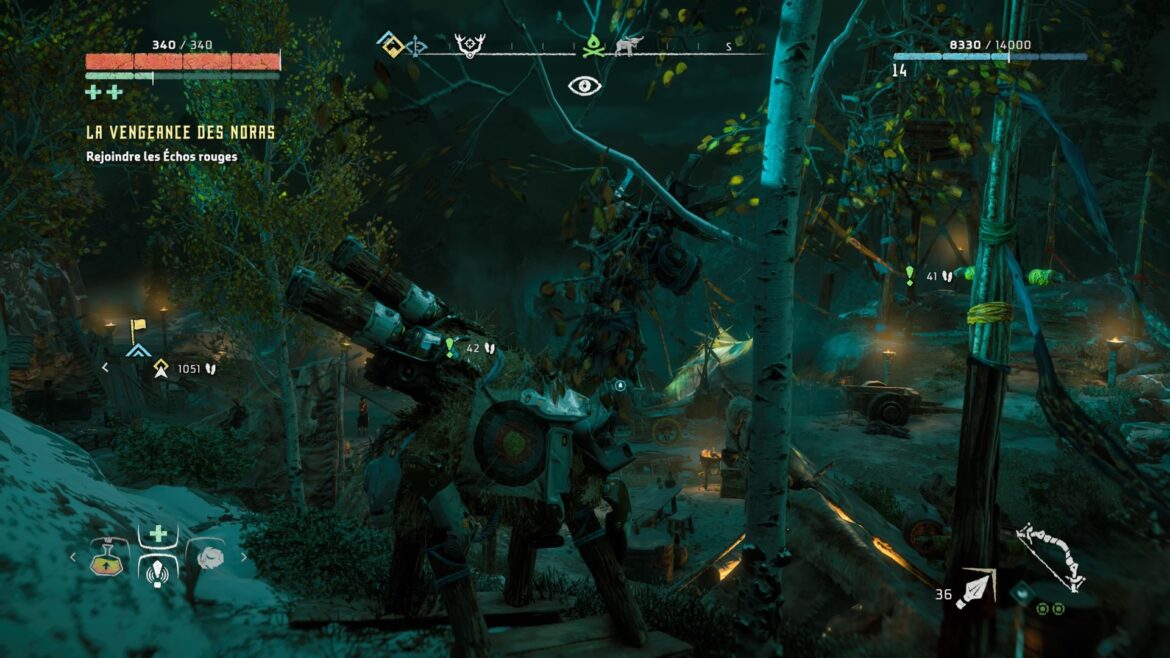Use the green cross medicine pouch

[x=158, y=535]
